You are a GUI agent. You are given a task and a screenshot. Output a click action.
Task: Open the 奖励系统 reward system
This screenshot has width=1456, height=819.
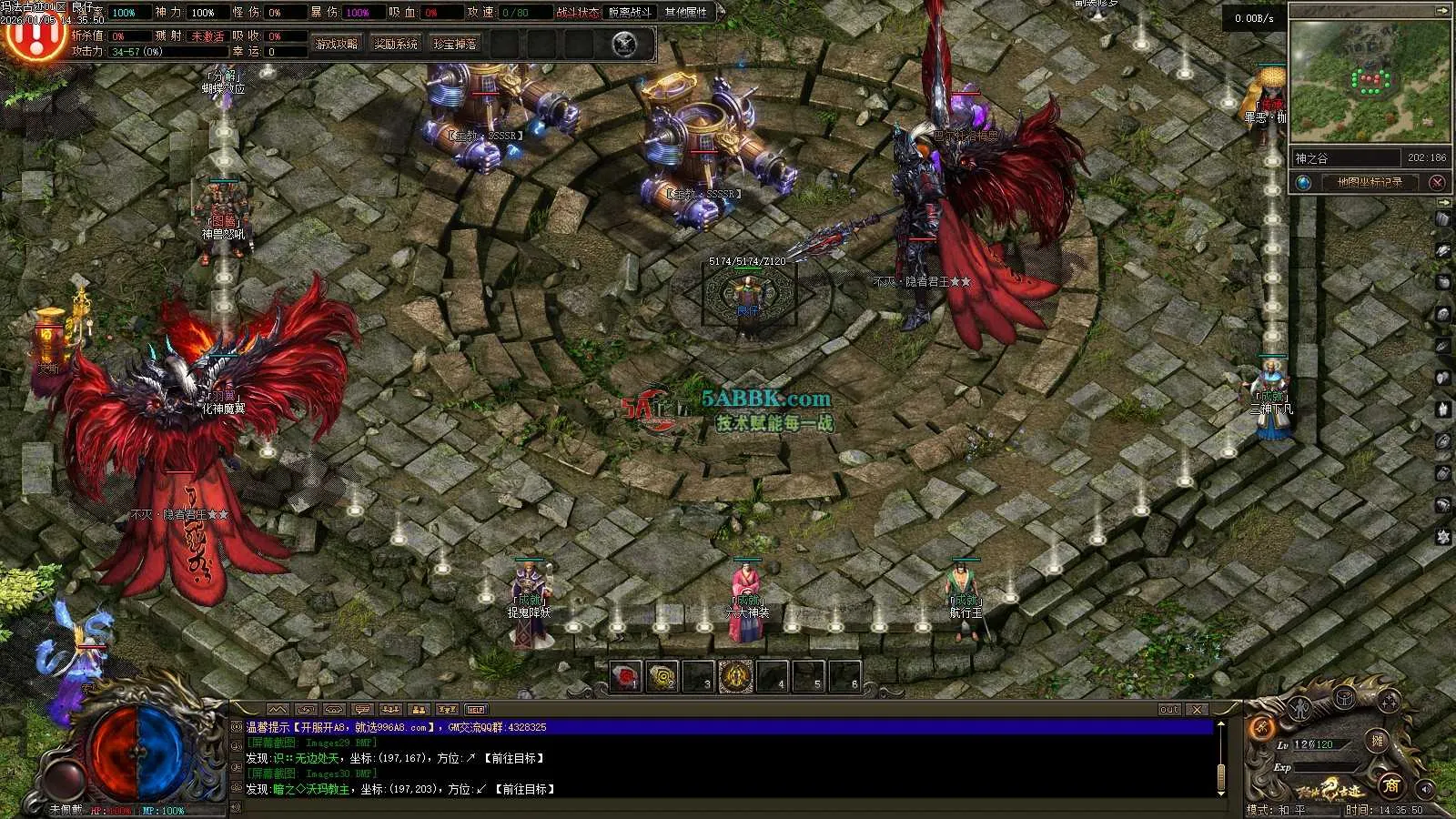pyautogui.click(x=396, y=44)
